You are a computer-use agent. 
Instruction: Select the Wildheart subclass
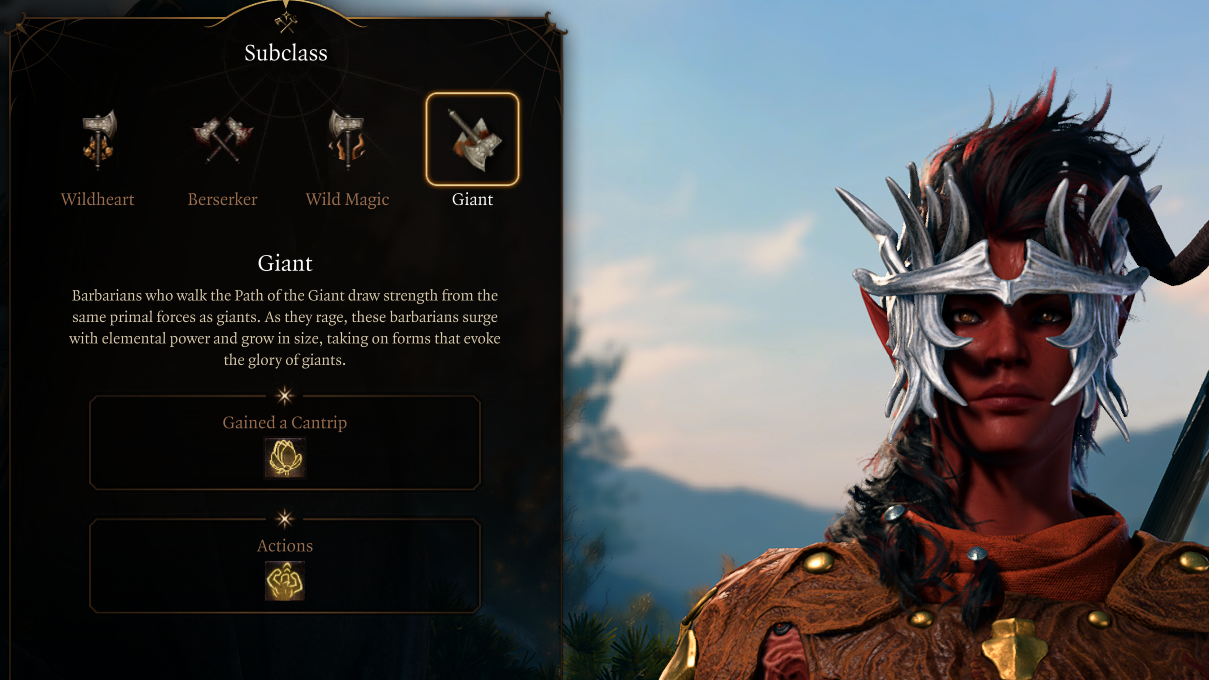point(98,141)
